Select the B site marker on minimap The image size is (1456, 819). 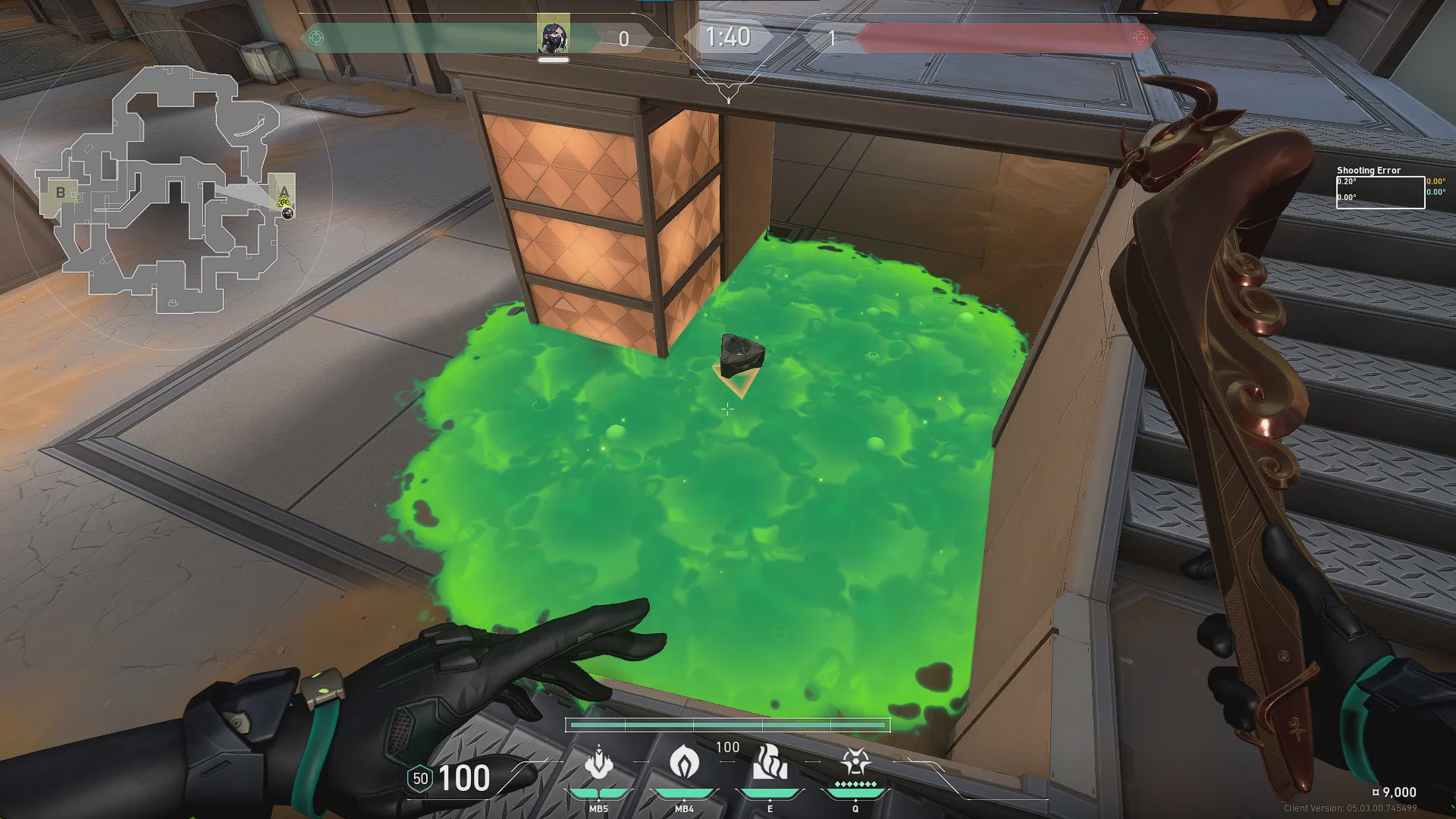(x=61, y=193)
